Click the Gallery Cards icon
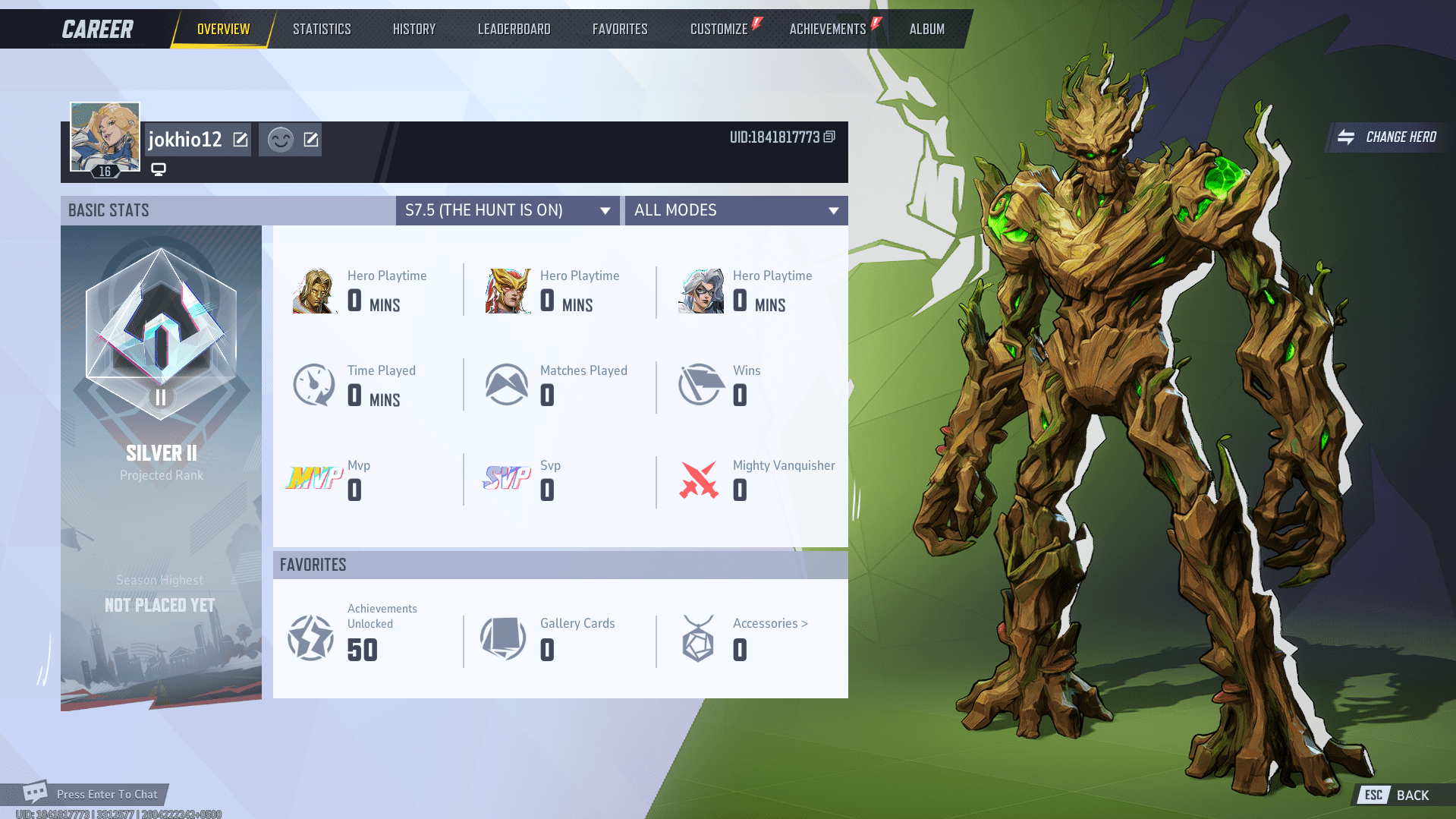This screenshot has height=819, width=1456. pos(503,638)
